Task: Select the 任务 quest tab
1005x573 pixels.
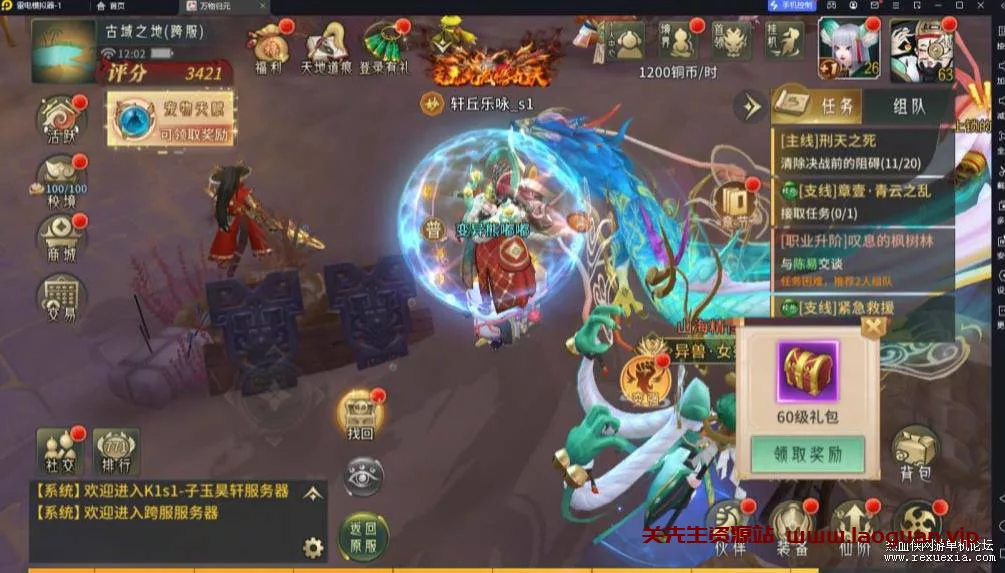Action: [818, 107]
